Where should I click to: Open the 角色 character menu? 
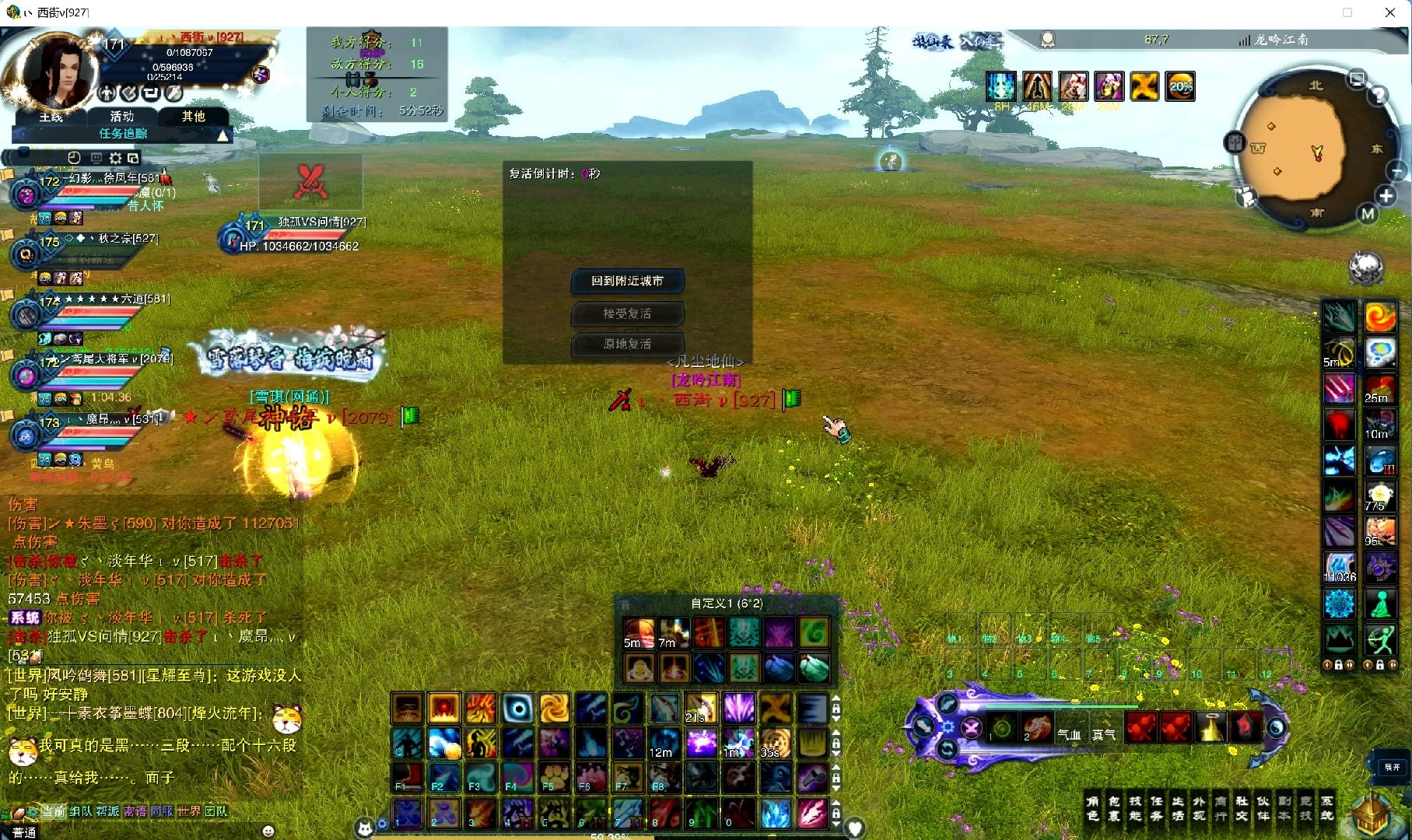point(1093,808)
